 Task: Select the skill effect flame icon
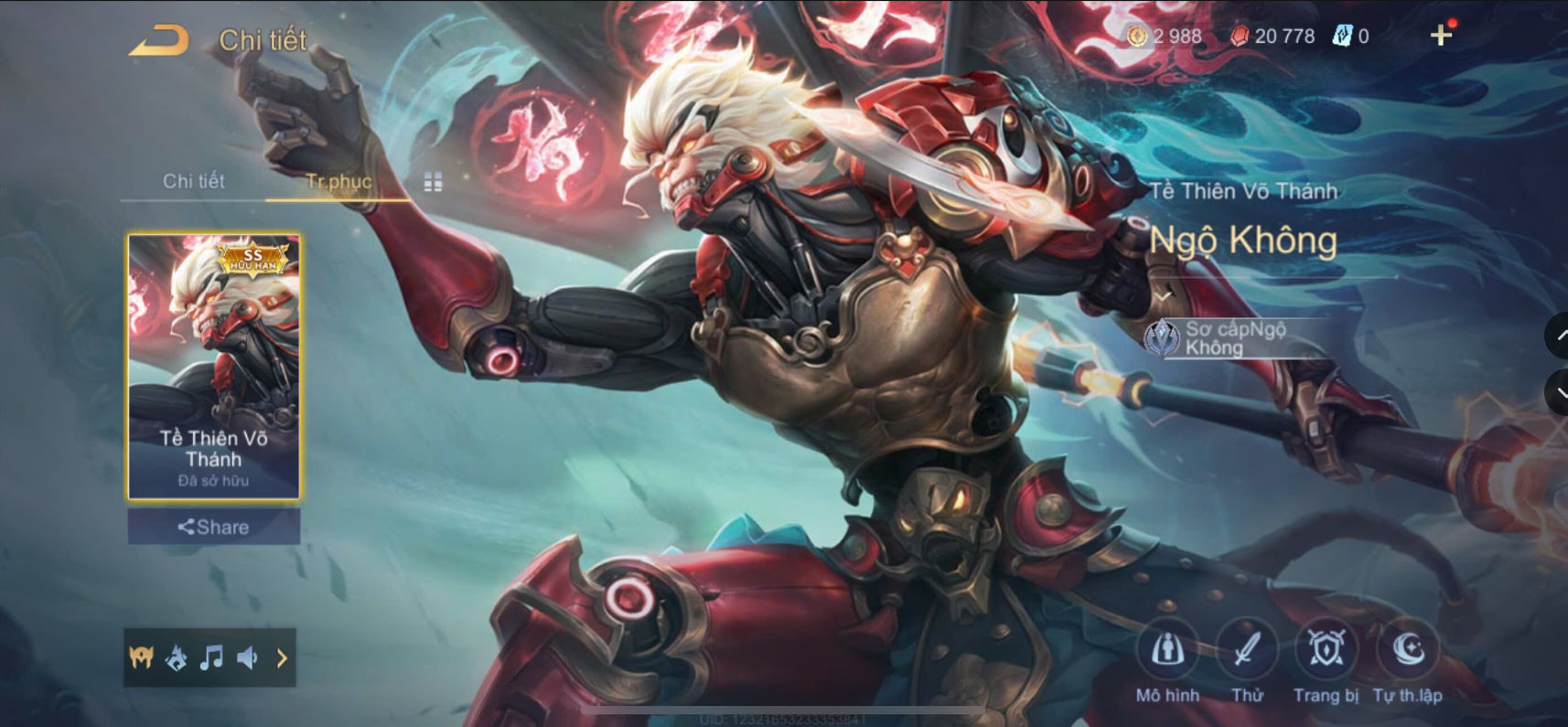[176, 658]
